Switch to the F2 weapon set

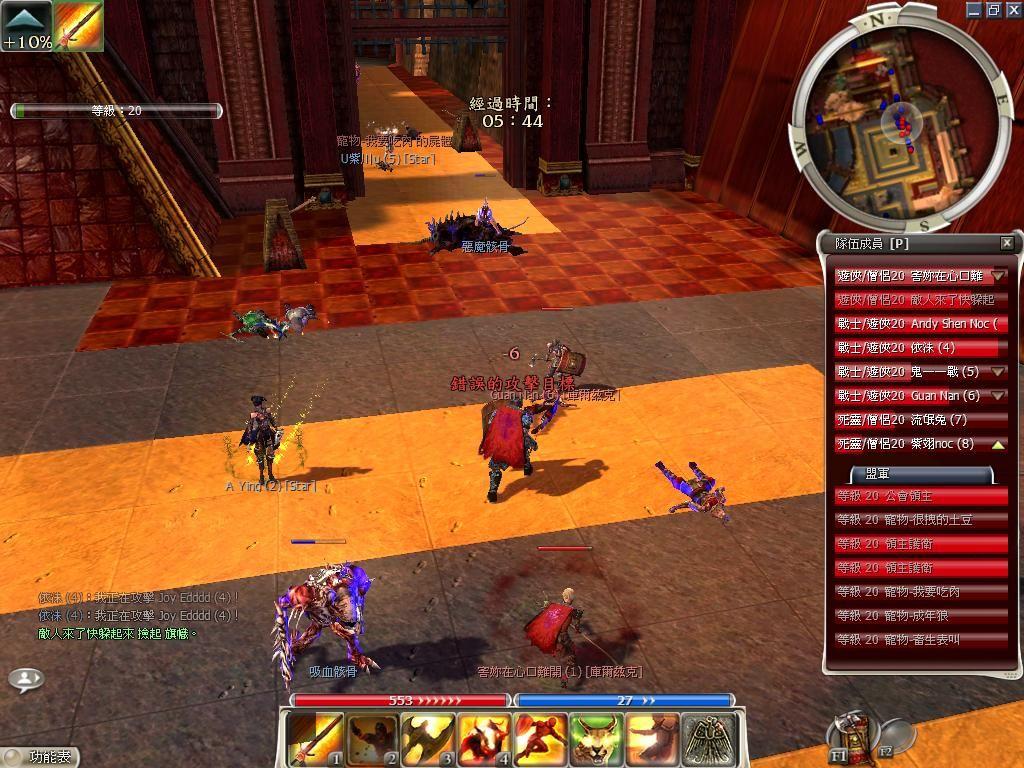click(x=893, y=737)
